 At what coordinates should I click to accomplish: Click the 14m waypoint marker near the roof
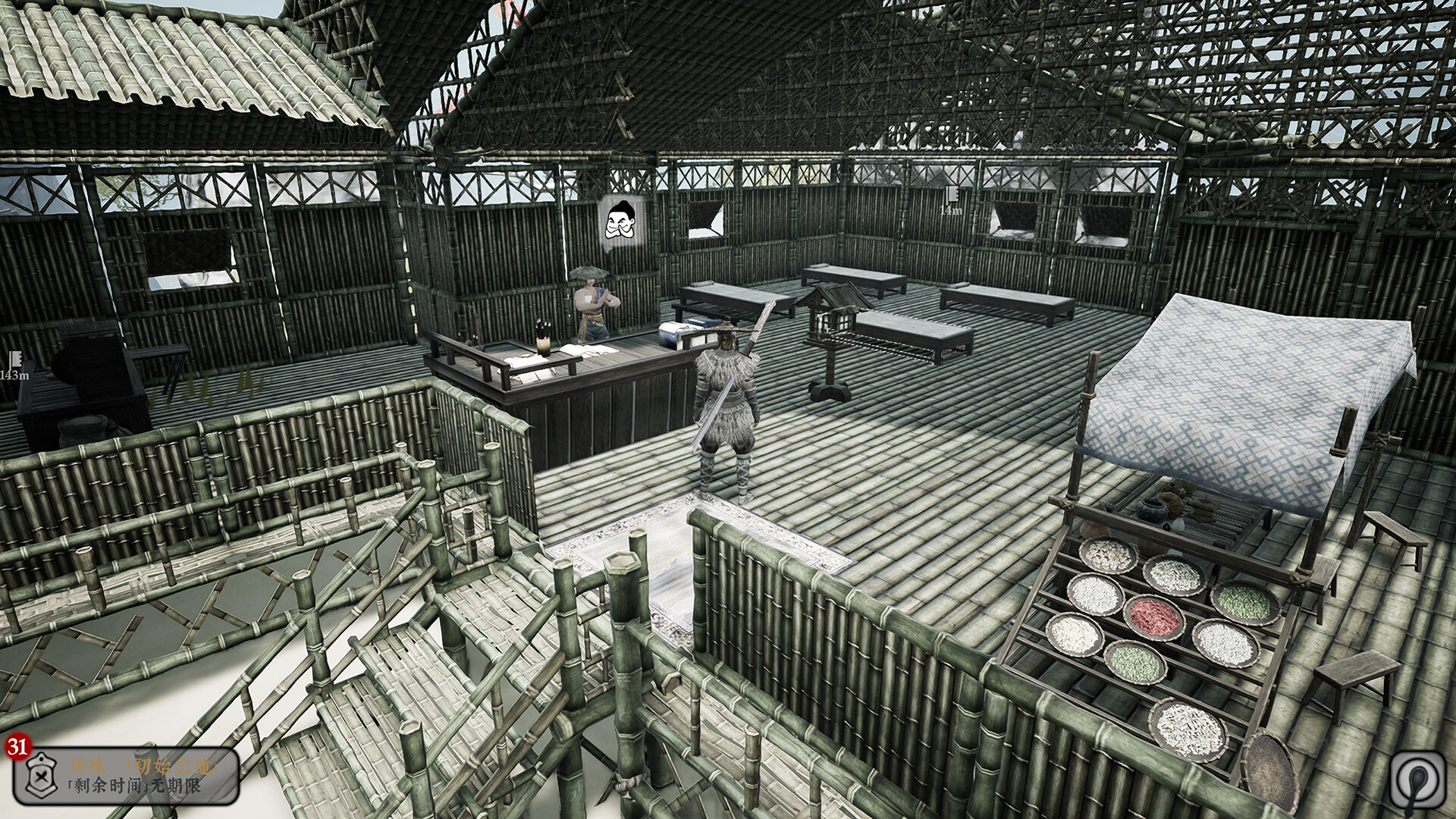[953, 201]
